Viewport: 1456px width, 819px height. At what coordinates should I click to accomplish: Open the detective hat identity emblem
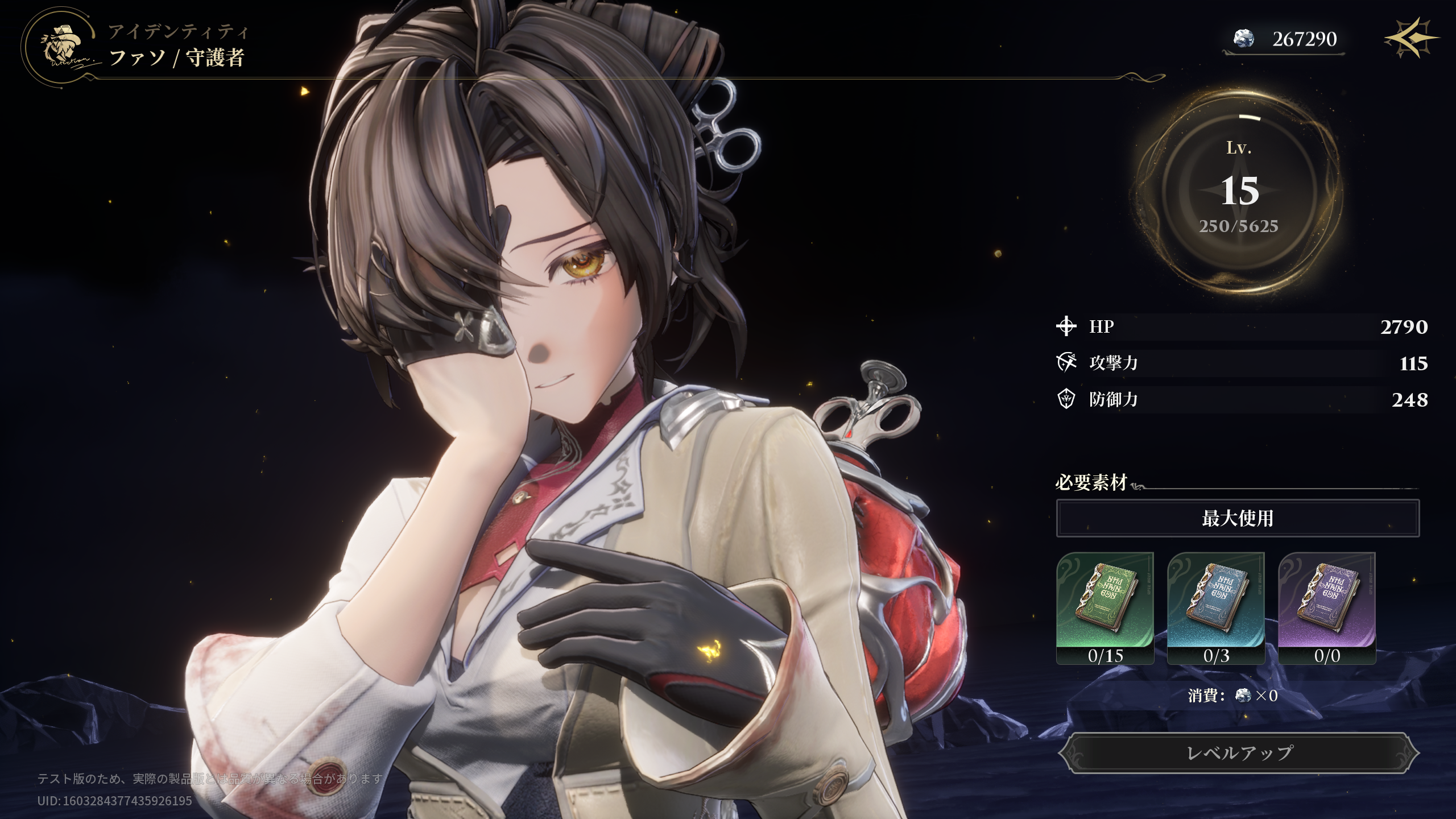pyautogui.click(x=63, y=47)
